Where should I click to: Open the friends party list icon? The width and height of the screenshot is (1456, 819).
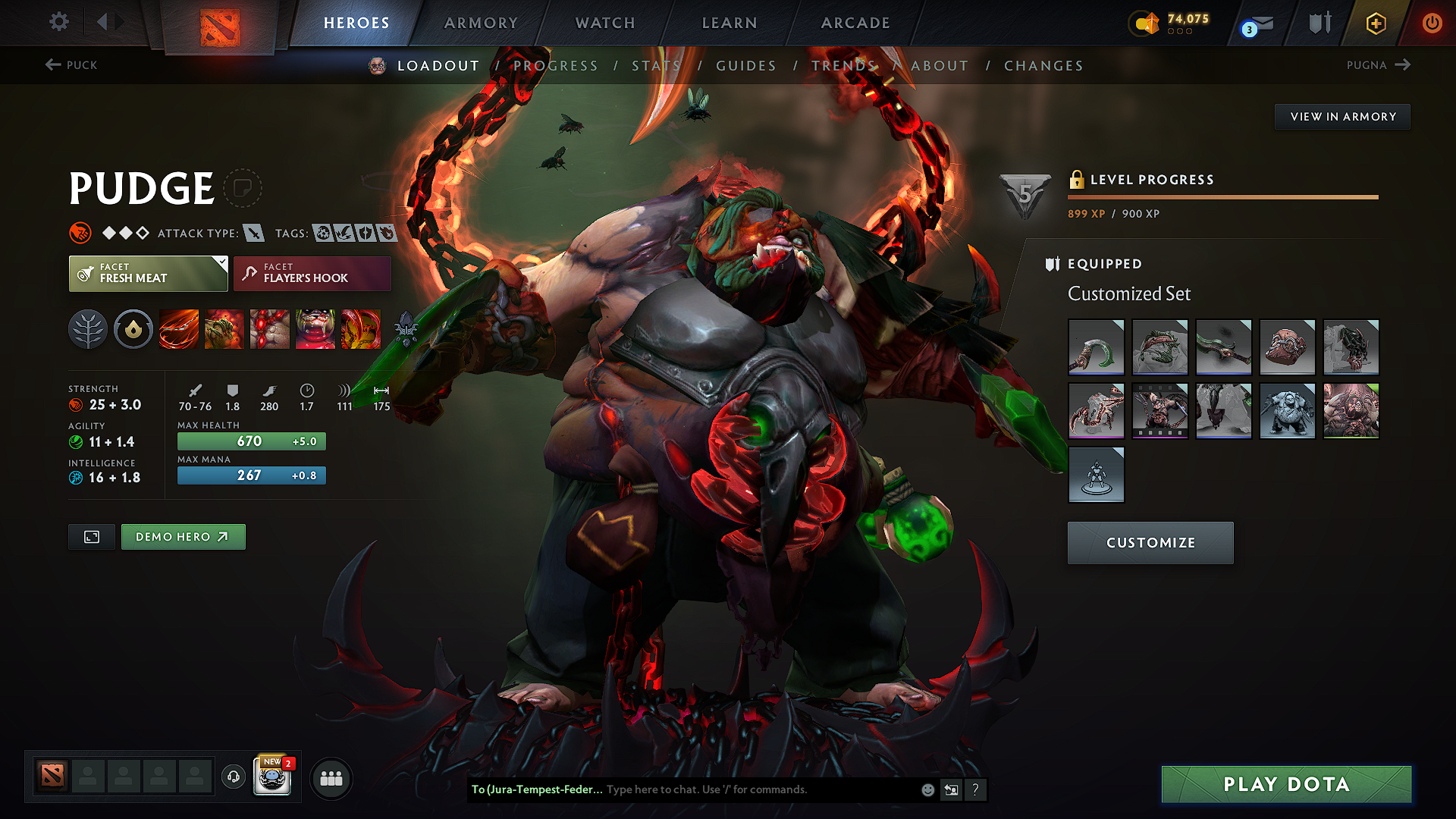click(331, 778)
